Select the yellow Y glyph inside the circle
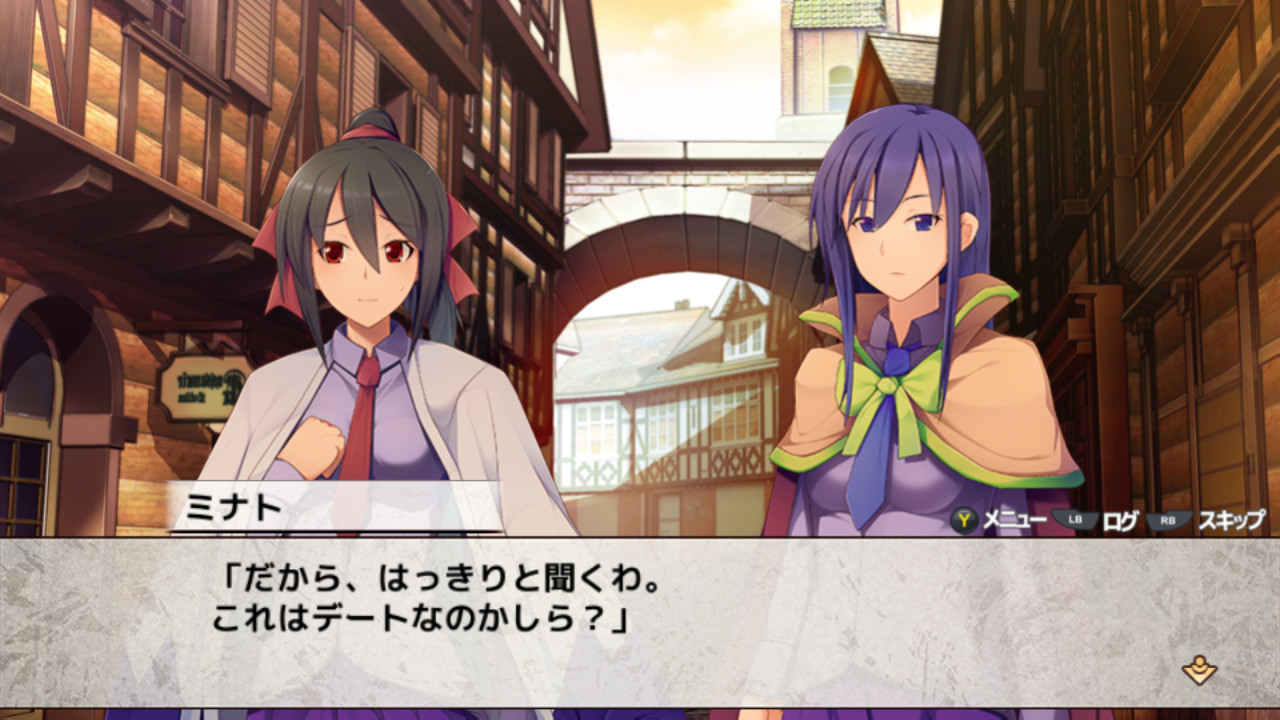Image resolution: width=1280 pixels, height=720 pixels. (962, 520)
